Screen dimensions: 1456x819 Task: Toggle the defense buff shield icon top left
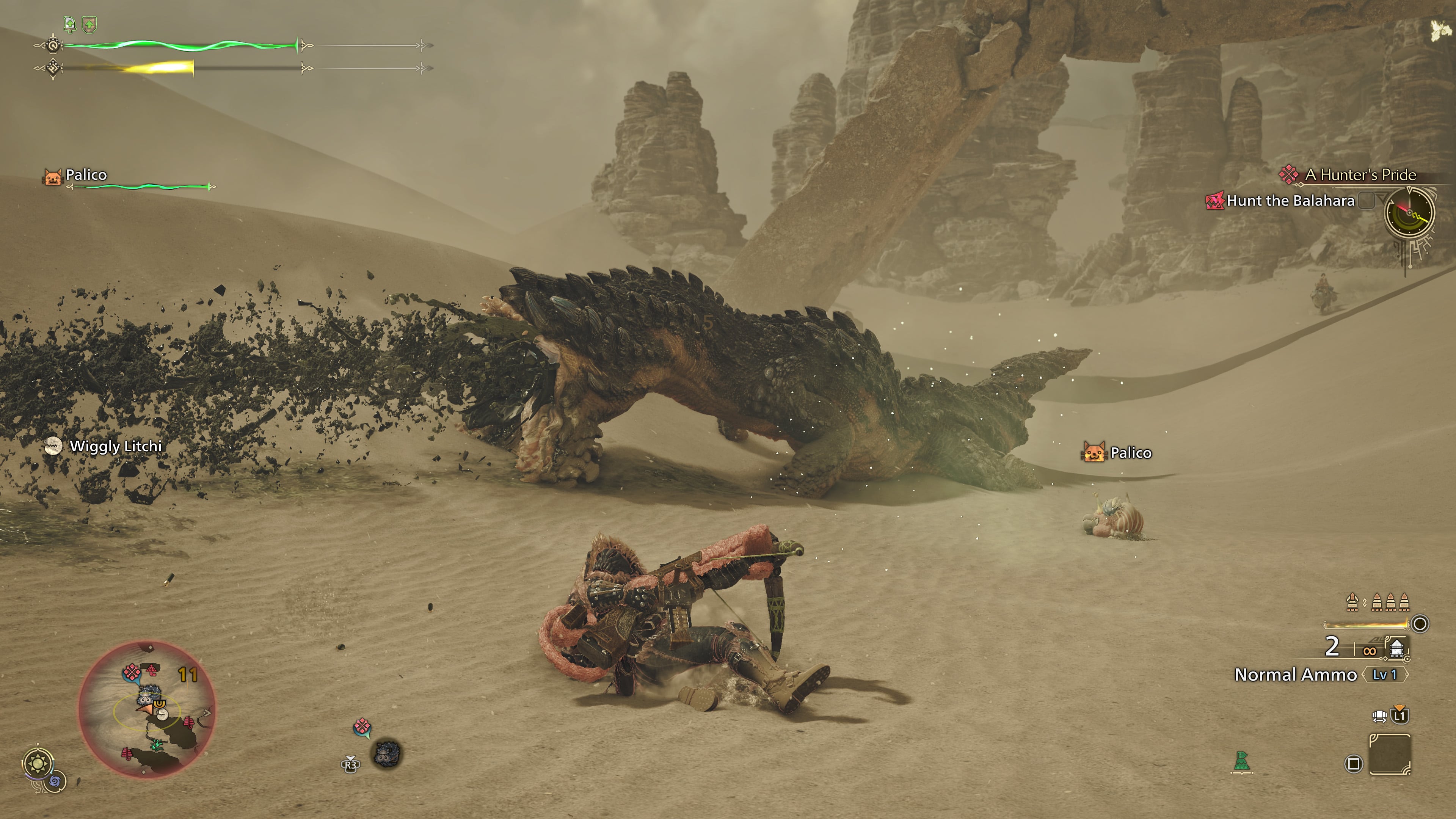89,24
